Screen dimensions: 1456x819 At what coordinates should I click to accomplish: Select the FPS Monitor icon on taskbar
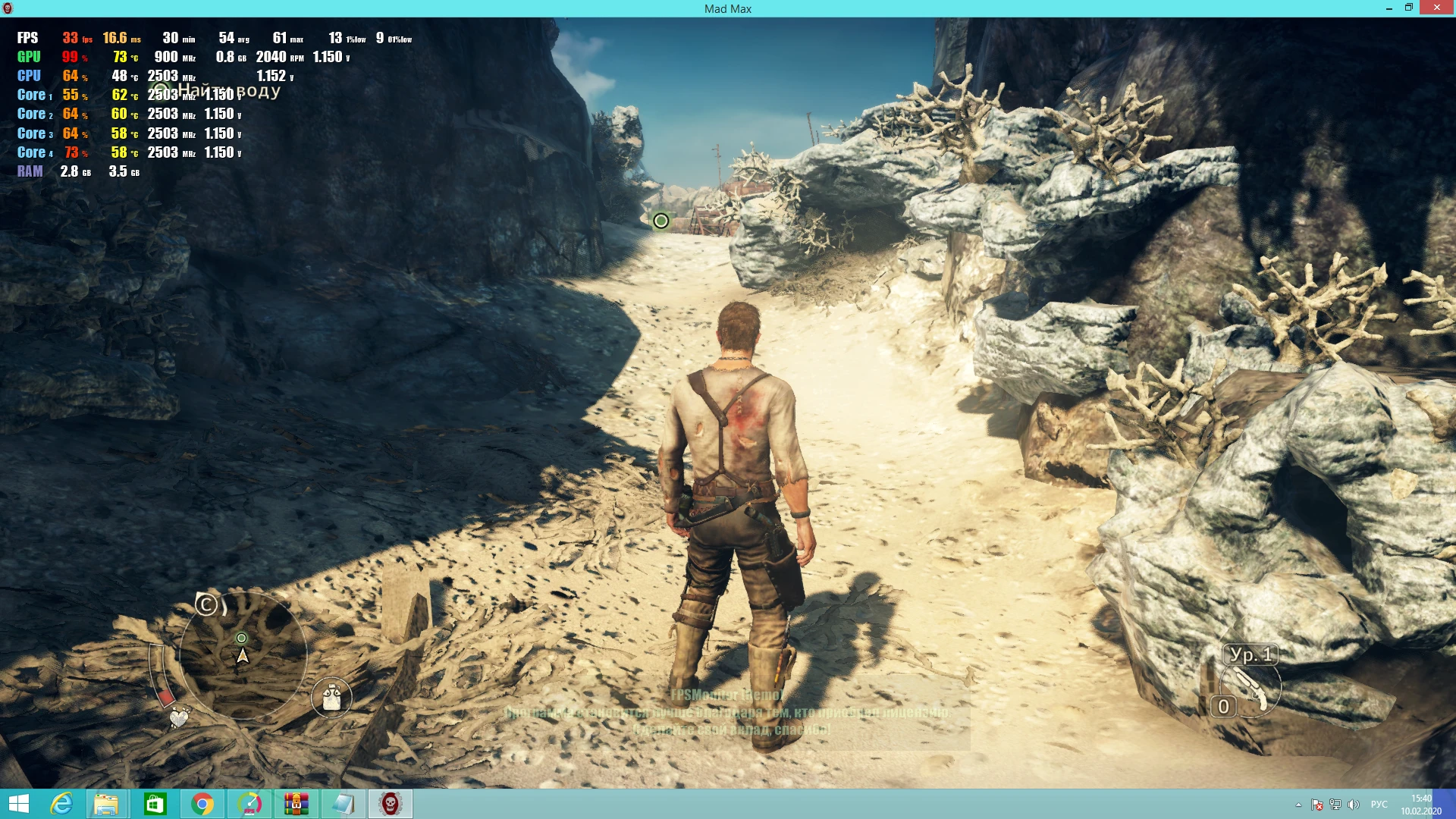point(250,804)
